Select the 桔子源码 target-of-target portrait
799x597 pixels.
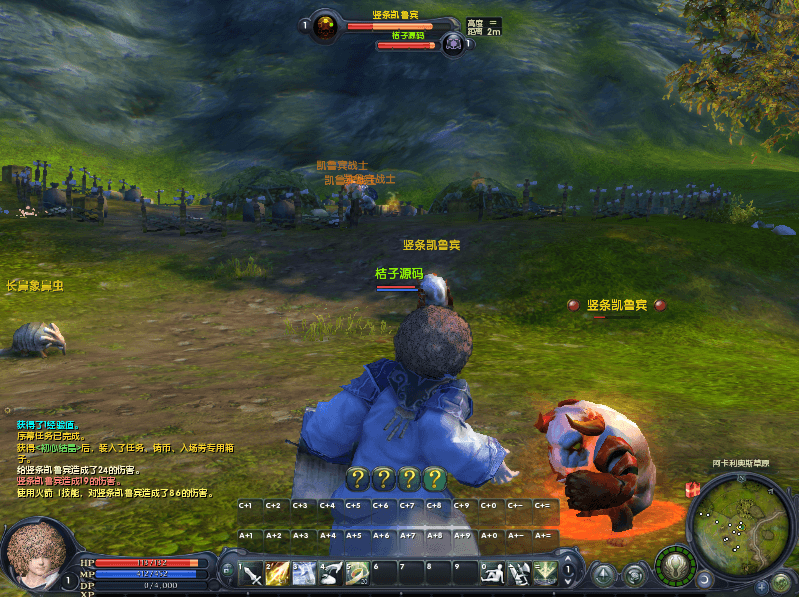click(452, 43)
